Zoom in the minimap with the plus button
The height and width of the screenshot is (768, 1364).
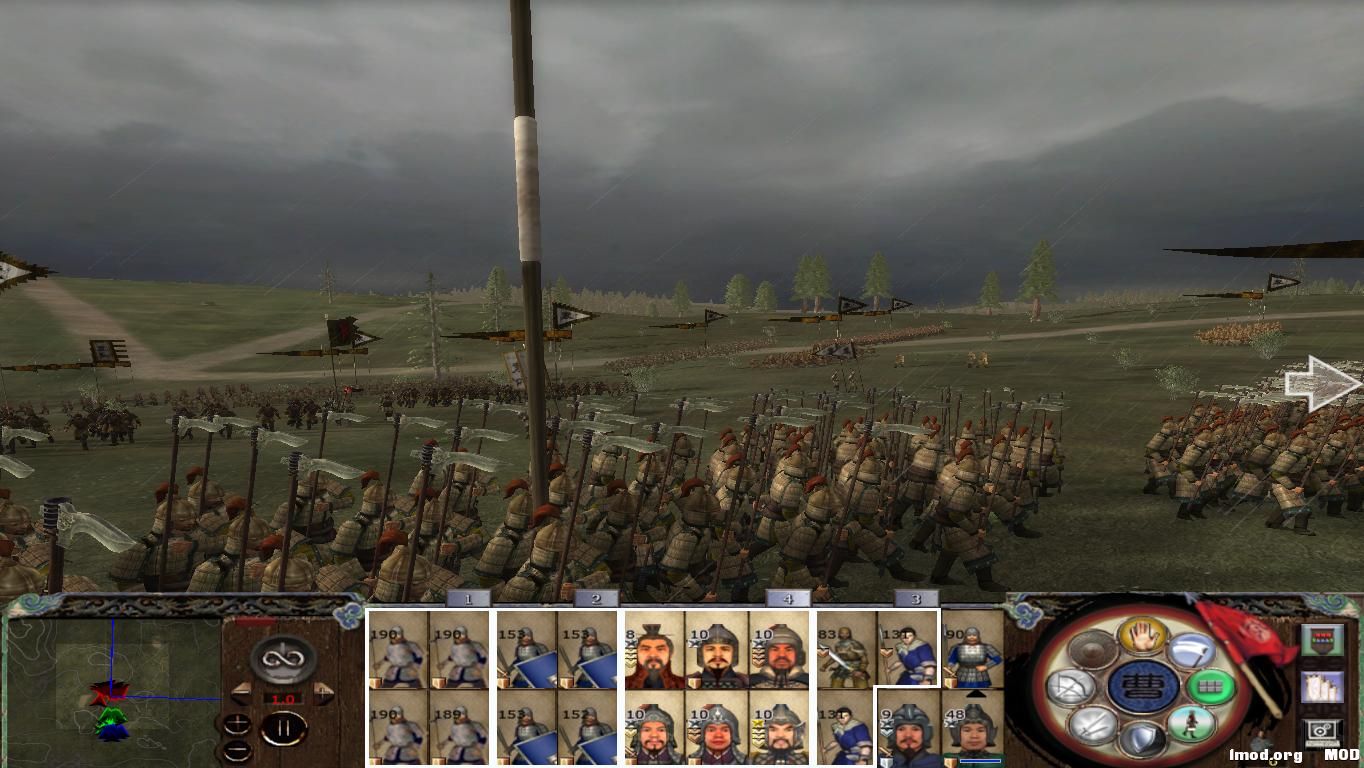point(238,724)
